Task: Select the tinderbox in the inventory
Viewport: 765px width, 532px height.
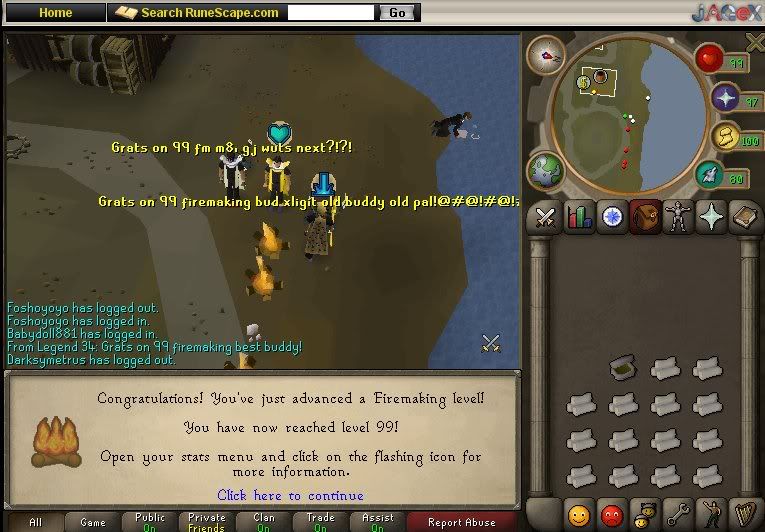Action: 623,369
